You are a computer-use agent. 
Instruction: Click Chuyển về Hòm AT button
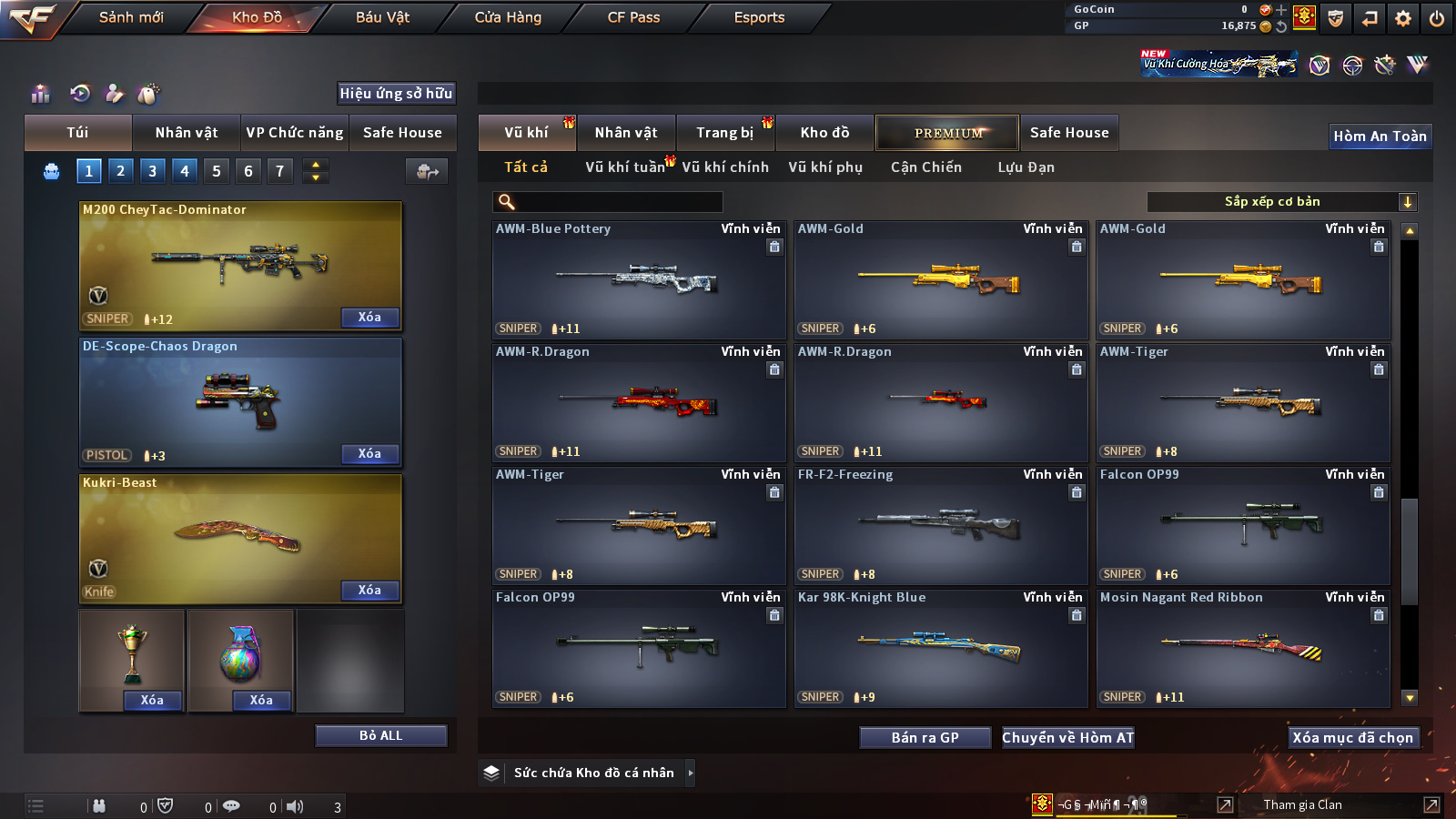[1067, 738]
